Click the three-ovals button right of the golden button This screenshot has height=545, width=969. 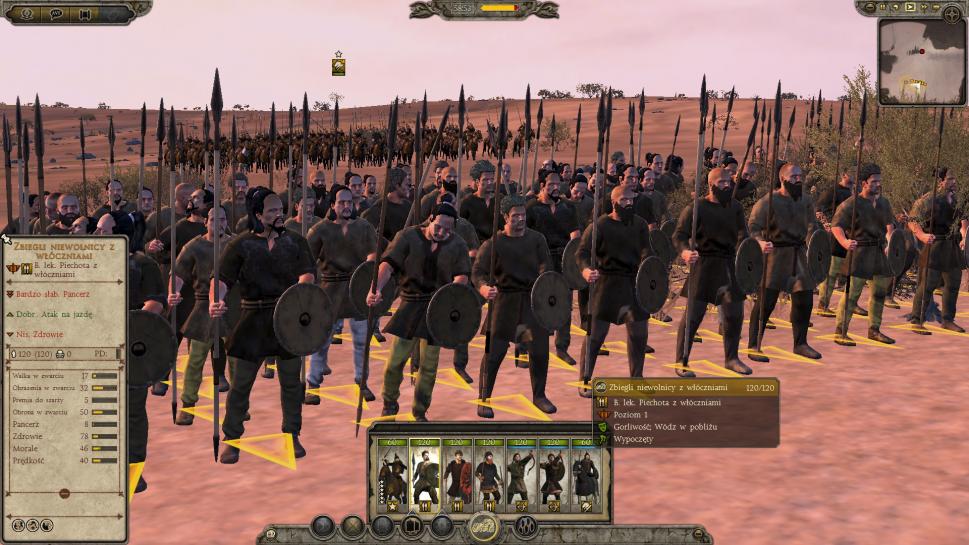pos(525,526)
